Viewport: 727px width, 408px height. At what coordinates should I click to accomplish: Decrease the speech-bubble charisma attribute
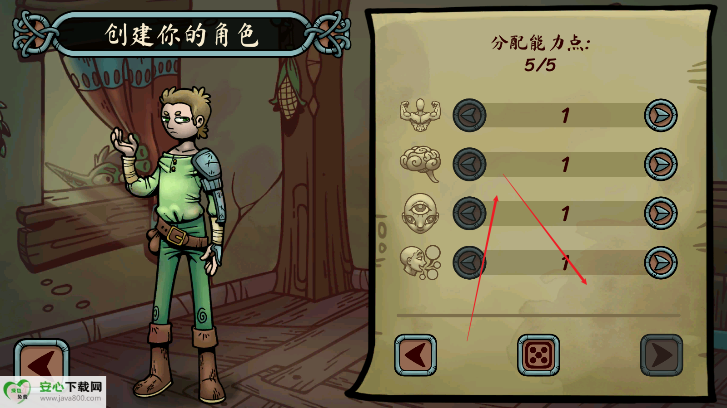point(470,262)
